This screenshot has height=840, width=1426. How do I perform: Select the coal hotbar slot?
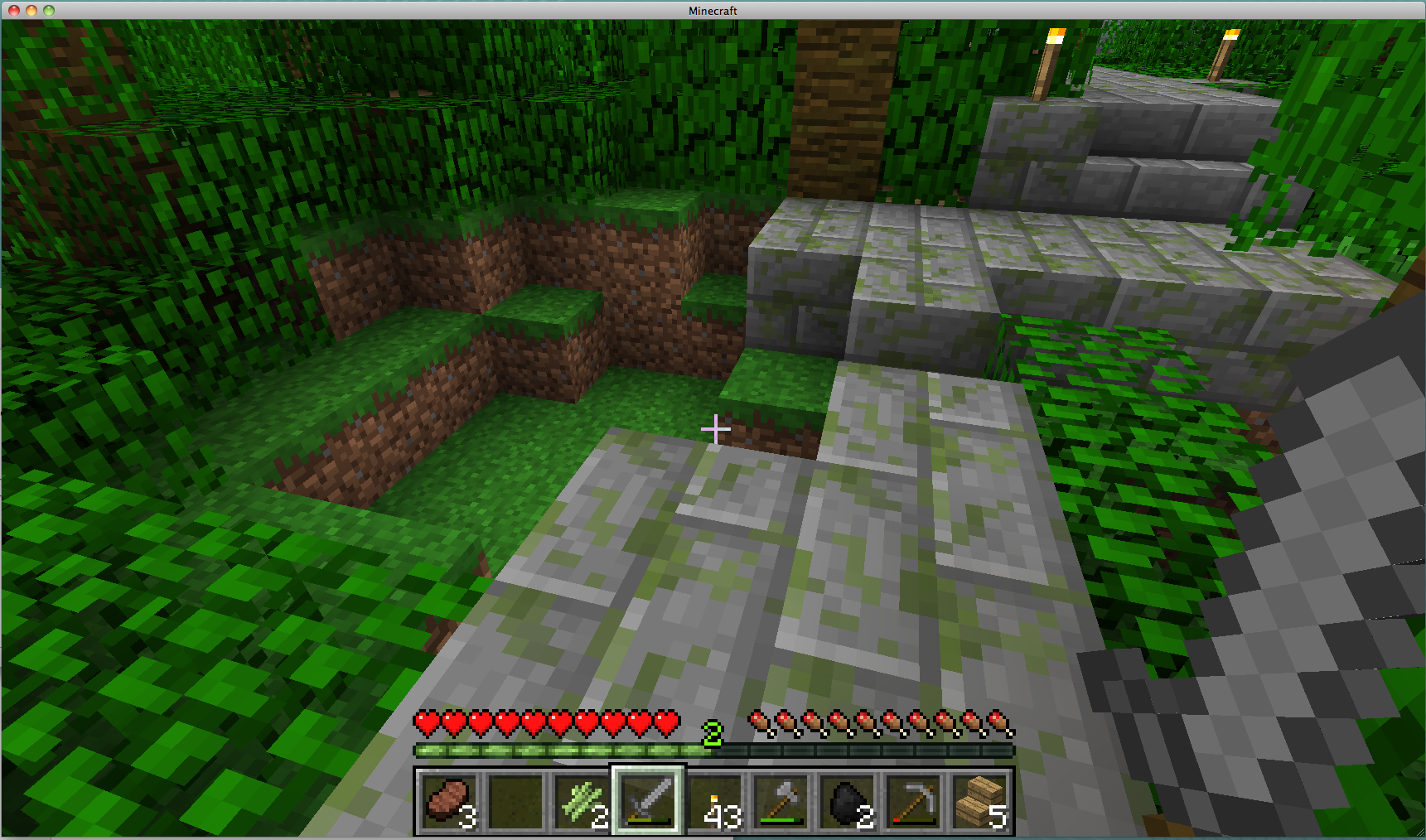pyautogui.click(x=848, y=800)
